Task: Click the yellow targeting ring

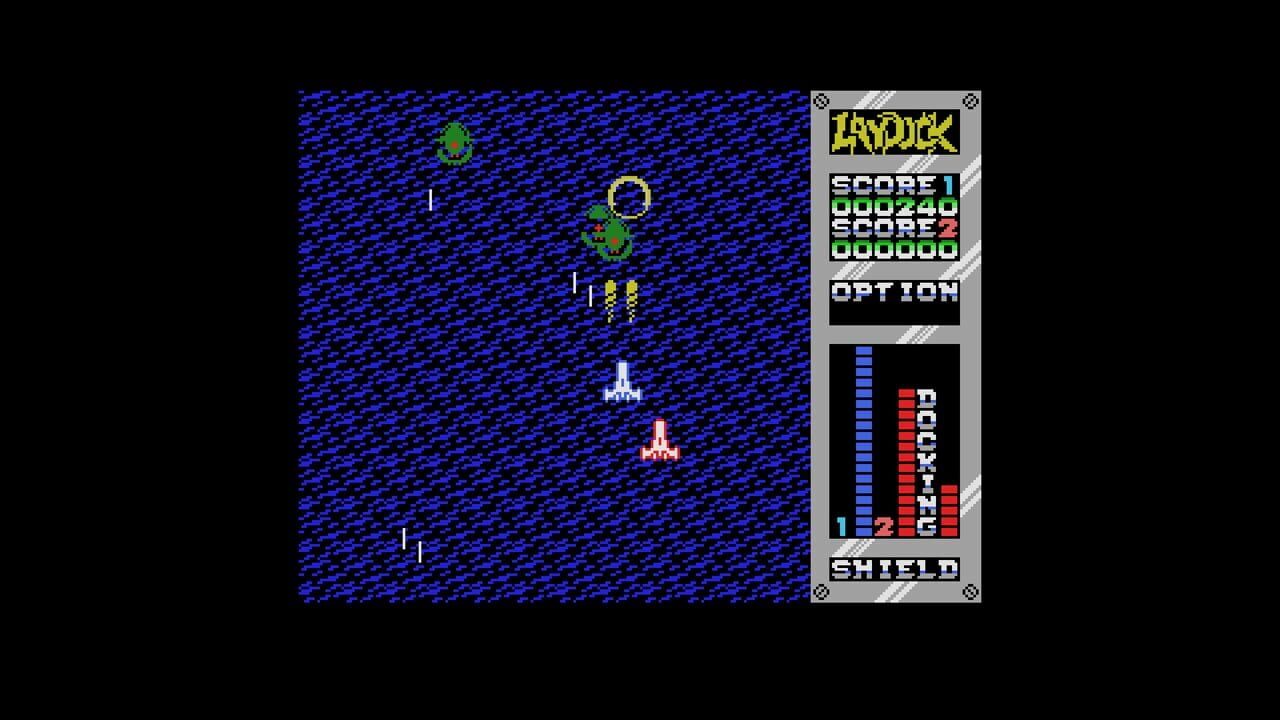Action: [x=630, y=198]
